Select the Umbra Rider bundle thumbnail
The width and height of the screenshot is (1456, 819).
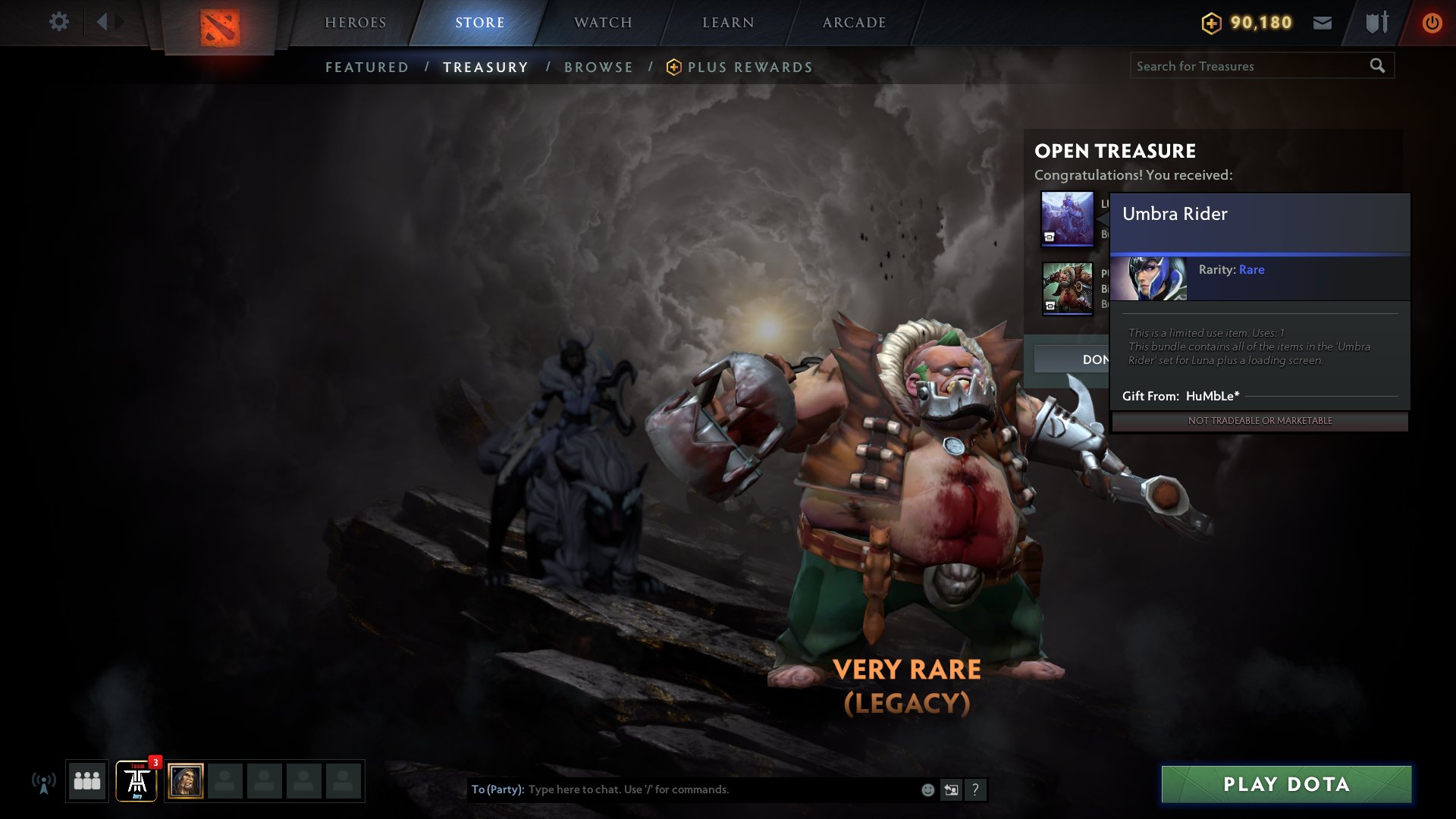[1068, 218]
